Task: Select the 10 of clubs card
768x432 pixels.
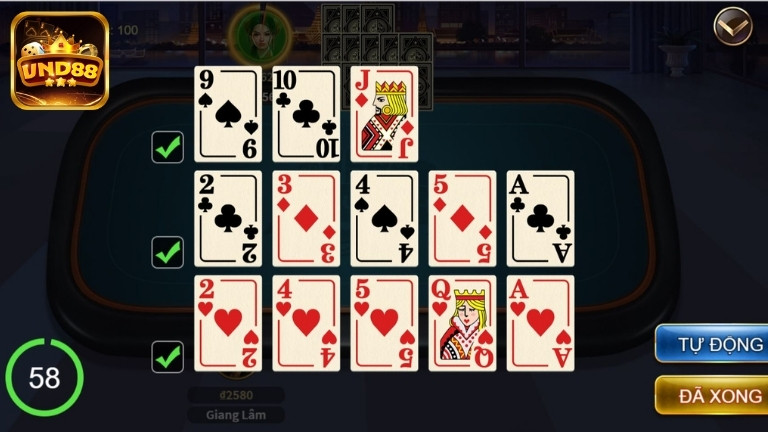Action: click(306, 114)
